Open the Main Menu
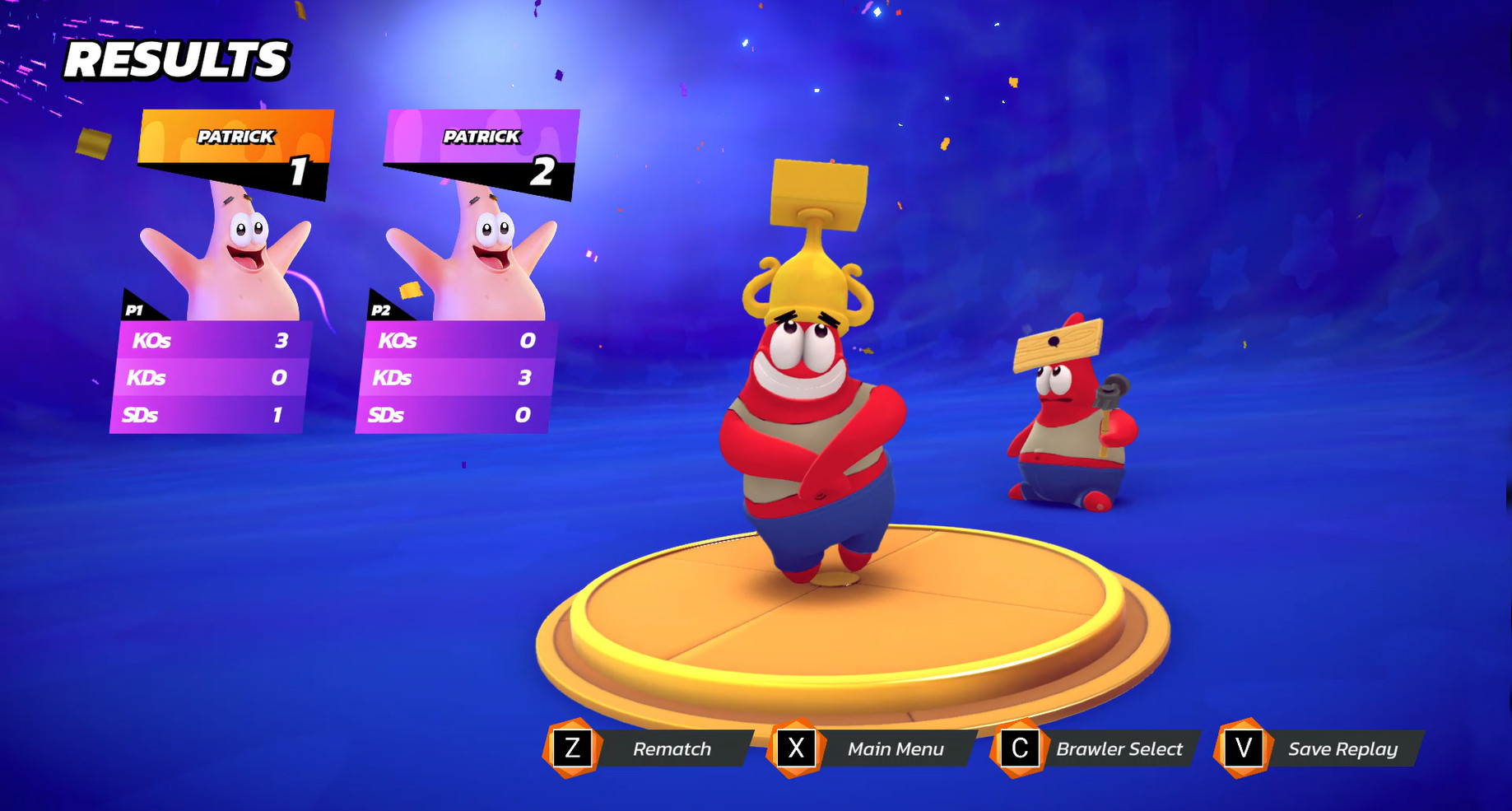Viewport: 1512px width, 811px height. point(896,749)
